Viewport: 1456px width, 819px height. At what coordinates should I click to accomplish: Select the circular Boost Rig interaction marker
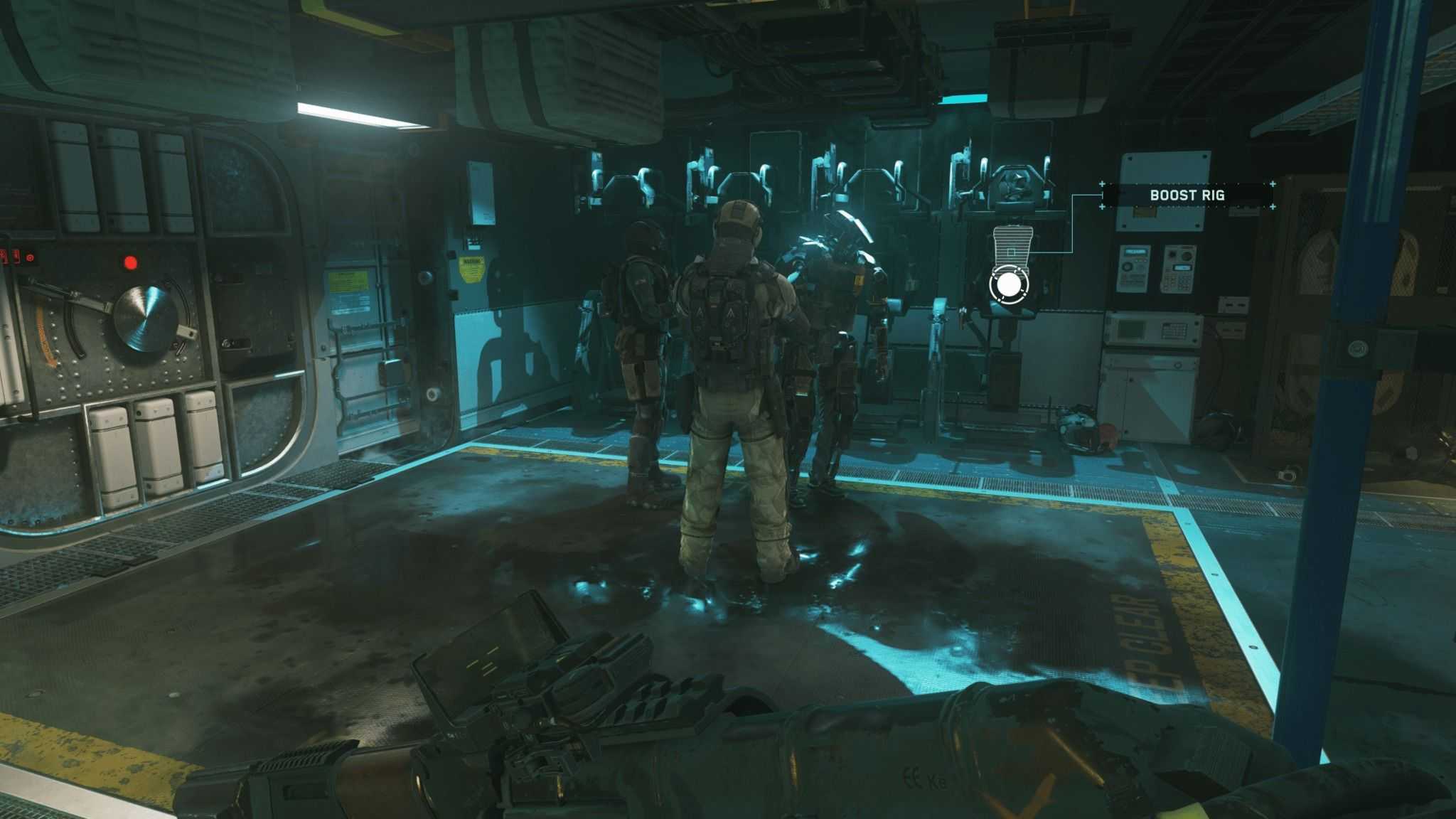coord(1008,284)
